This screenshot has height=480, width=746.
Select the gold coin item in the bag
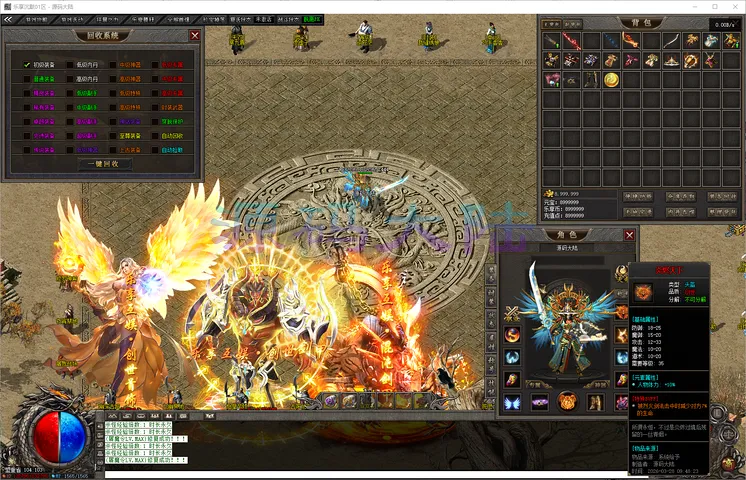tap(610, 79)
